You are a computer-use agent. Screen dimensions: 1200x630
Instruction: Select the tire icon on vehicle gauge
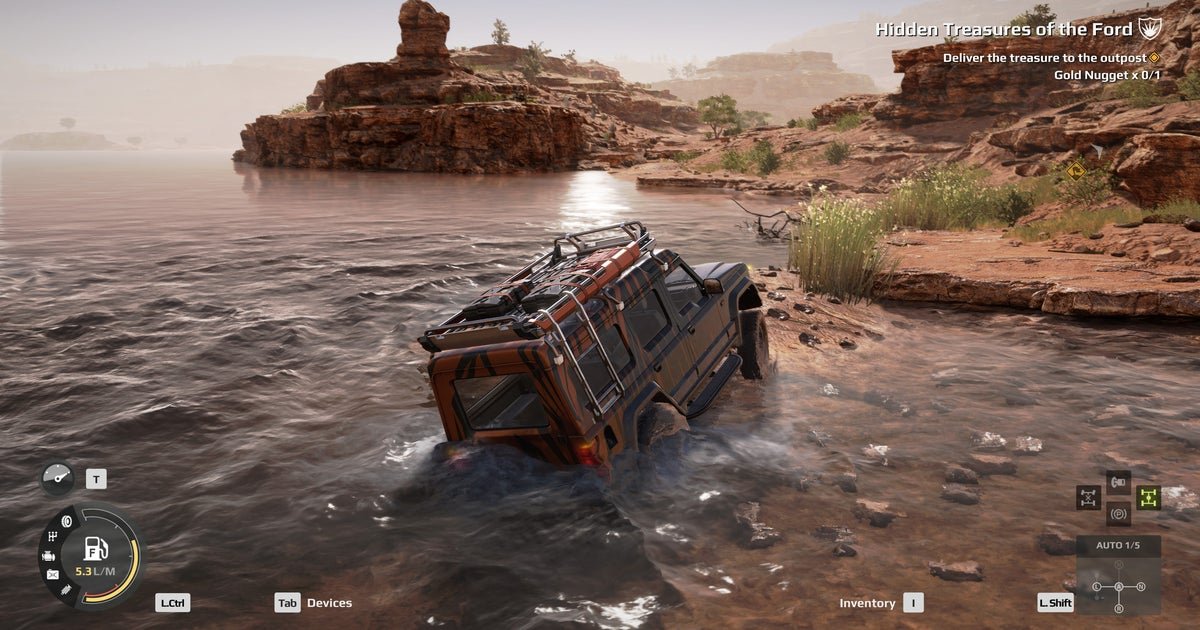pos(68,521)
